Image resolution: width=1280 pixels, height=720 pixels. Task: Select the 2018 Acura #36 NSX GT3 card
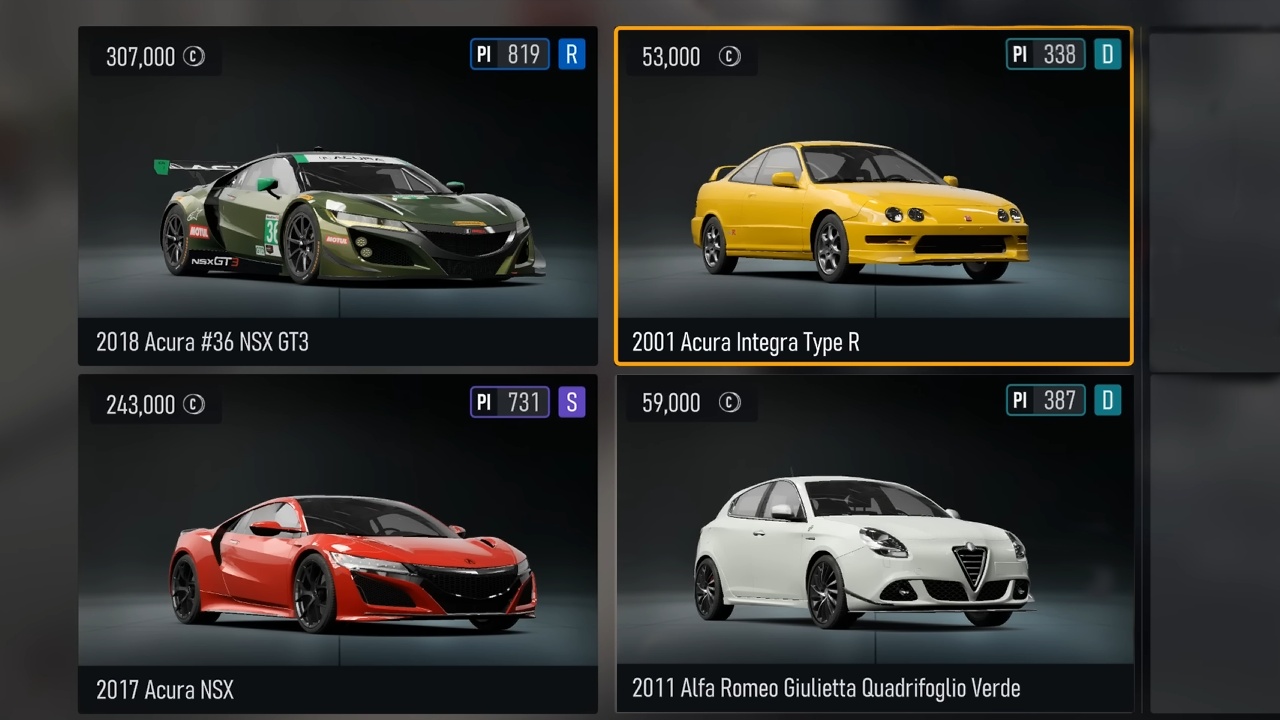(x=337, y=200)
